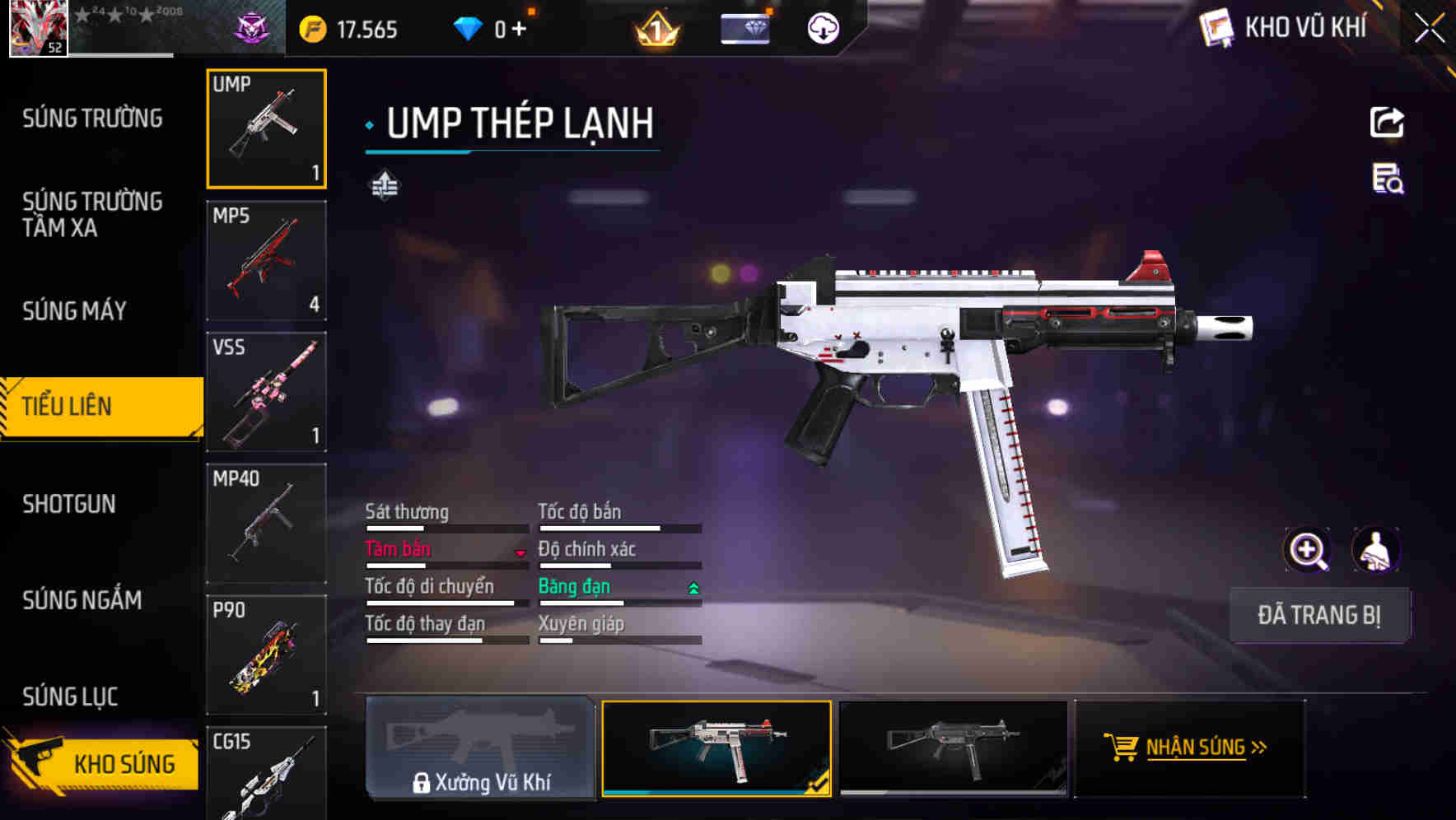
Task: Select the default dark UMP skin
Action: coord(952,748)
